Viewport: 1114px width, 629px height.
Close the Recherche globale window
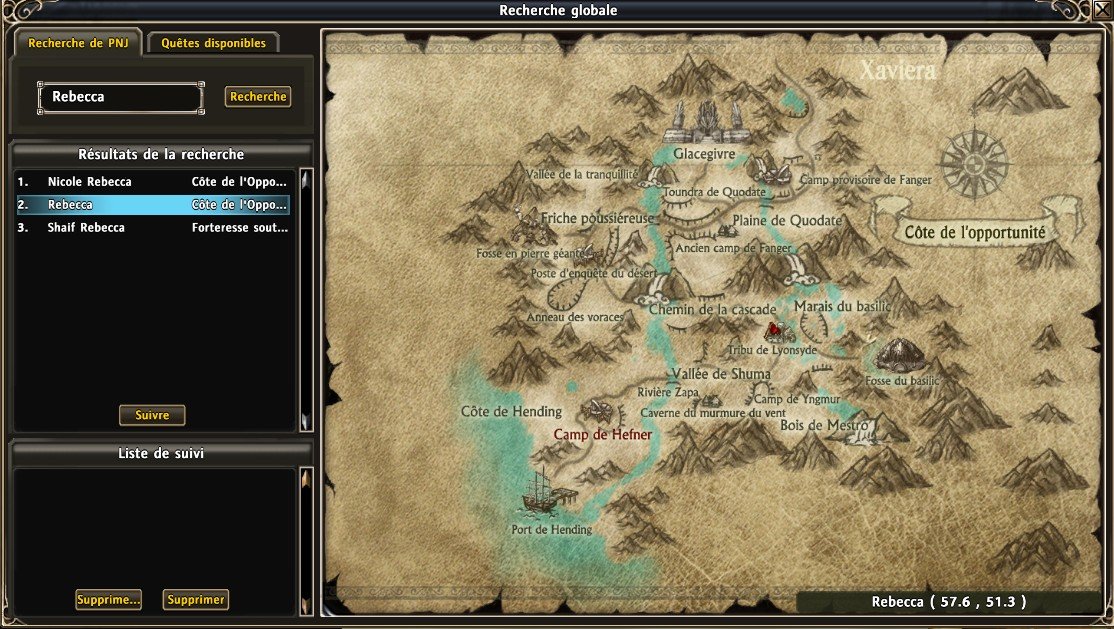(x=1102, y=9)
